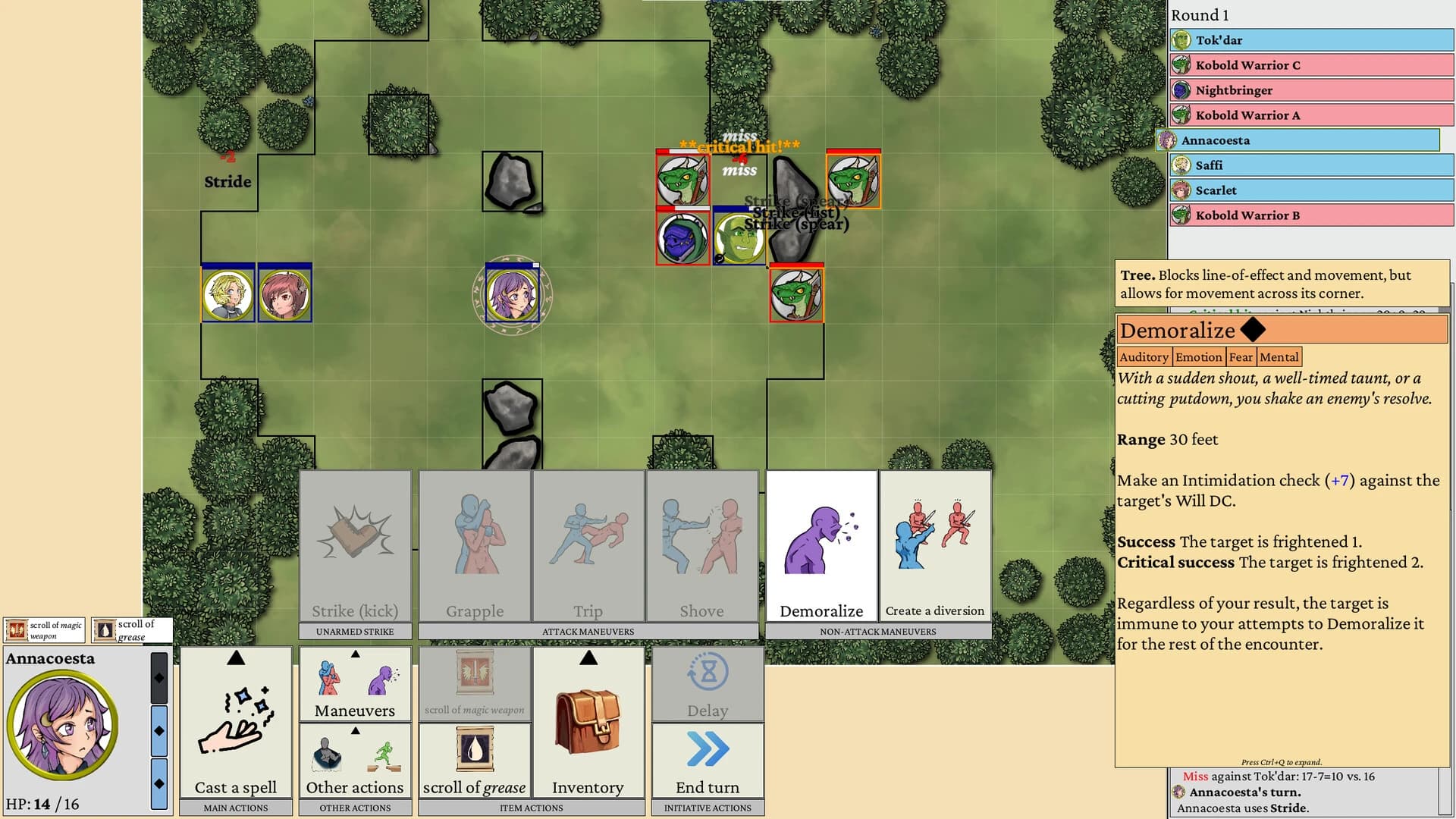Click the scroll of magic weapon quick slot
Viewport: 1456px width, 819px height.
click(43, 629)
